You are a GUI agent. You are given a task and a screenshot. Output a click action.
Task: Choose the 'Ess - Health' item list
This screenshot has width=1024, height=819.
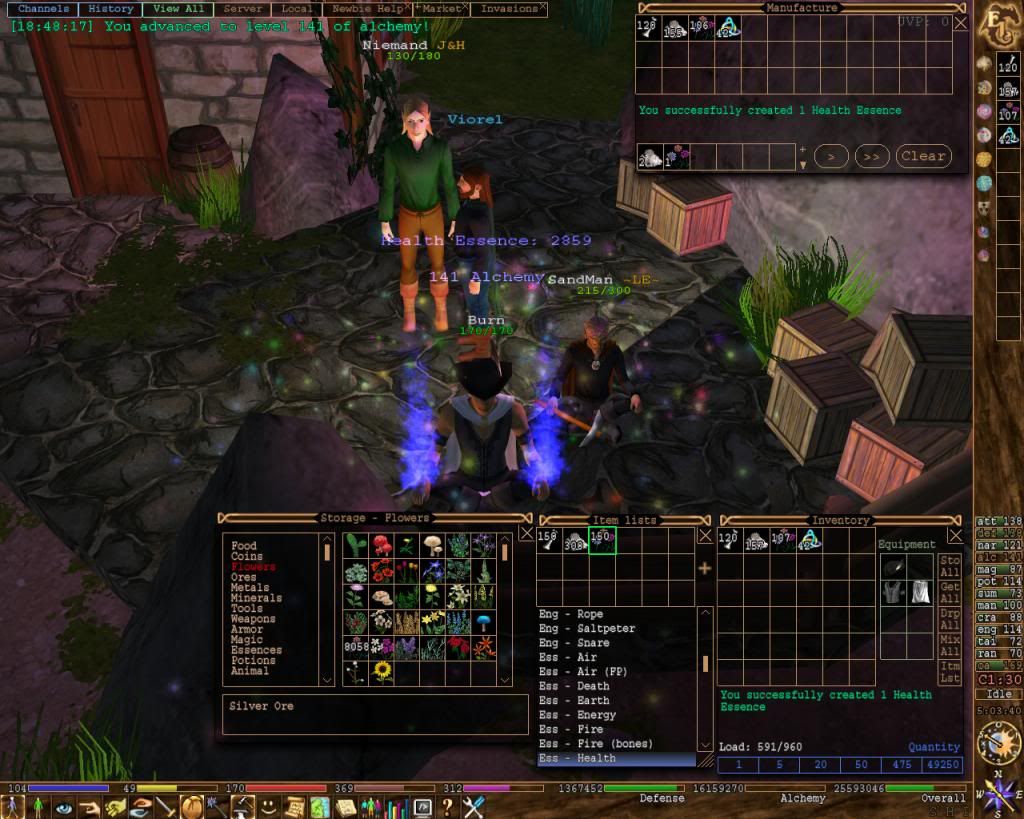point(577,758)
